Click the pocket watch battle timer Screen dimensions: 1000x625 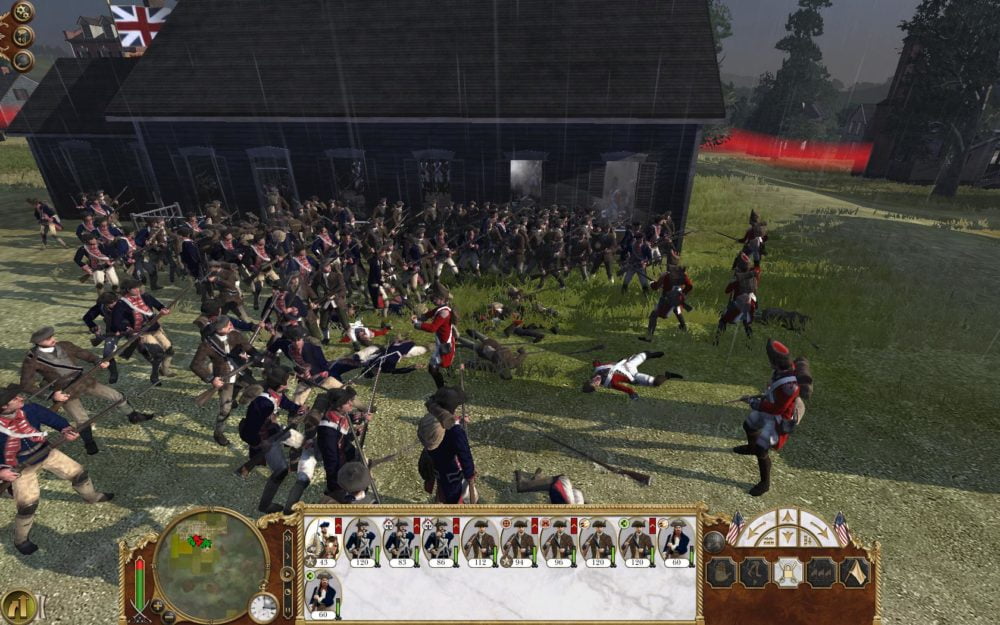coord(263,606)
